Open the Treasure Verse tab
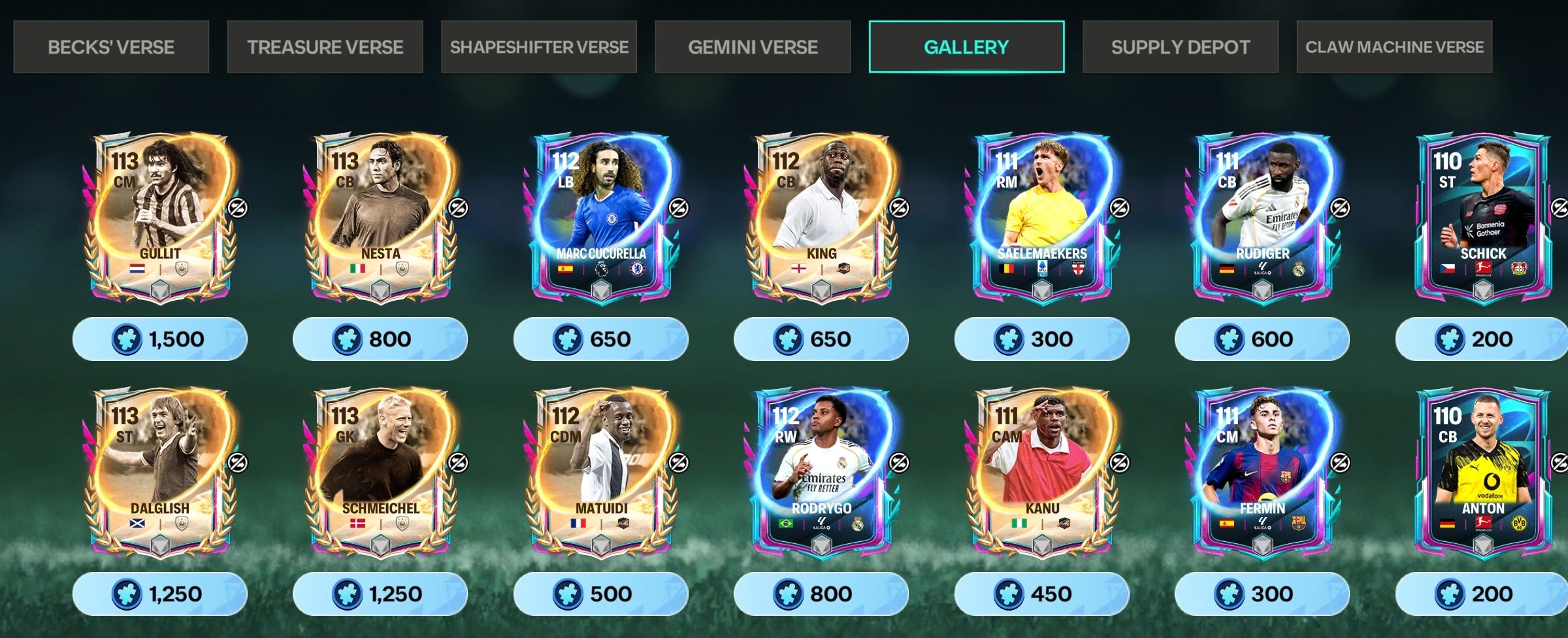 [325, 47]
